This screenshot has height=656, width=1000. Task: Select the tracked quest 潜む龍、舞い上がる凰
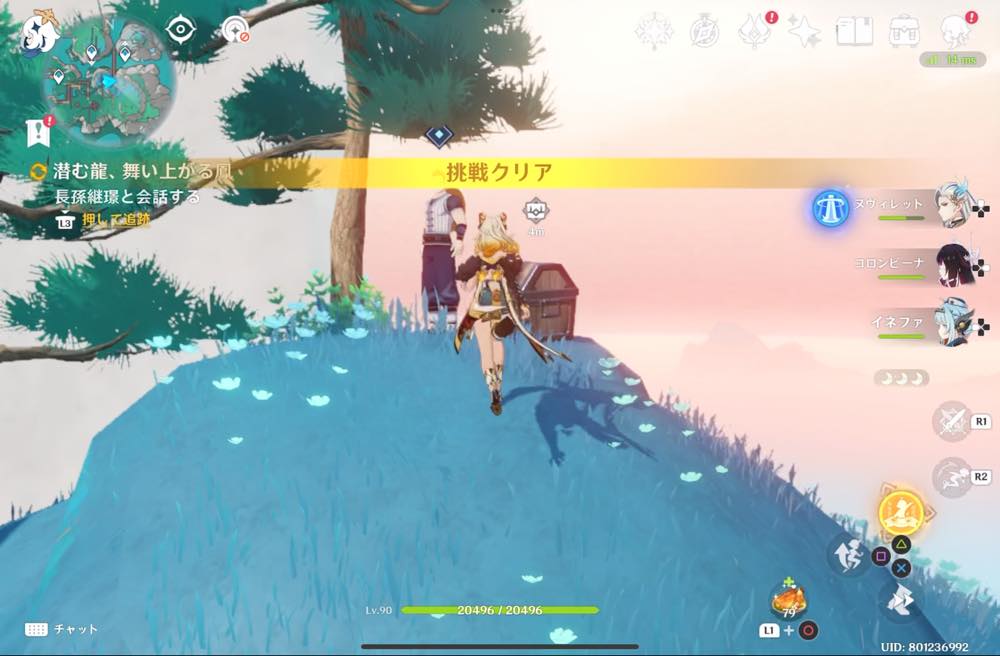click(x=132, y=172)
